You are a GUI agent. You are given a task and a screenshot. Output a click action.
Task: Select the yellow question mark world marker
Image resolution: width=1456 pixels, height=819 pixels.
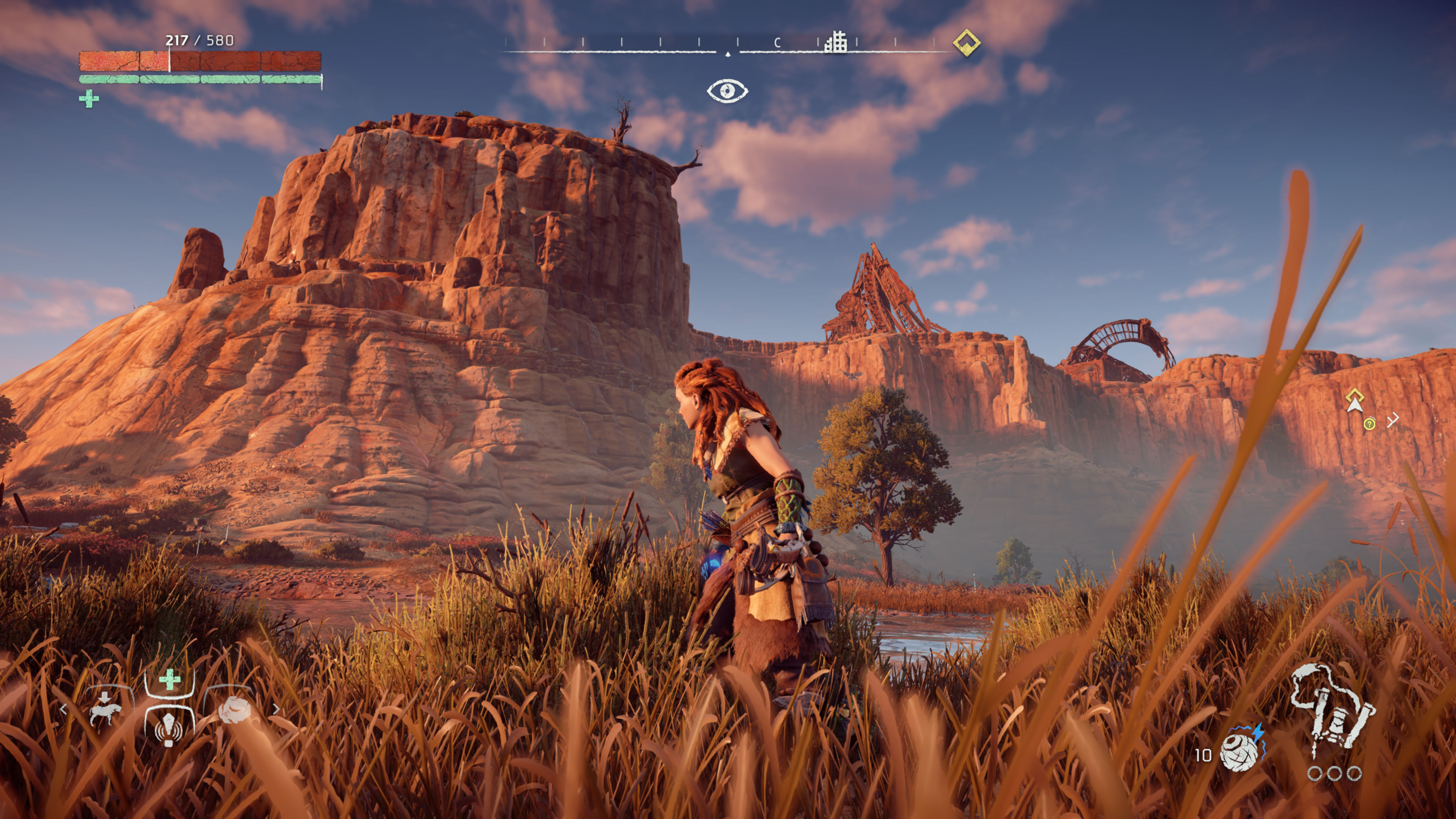[1370, 424]
